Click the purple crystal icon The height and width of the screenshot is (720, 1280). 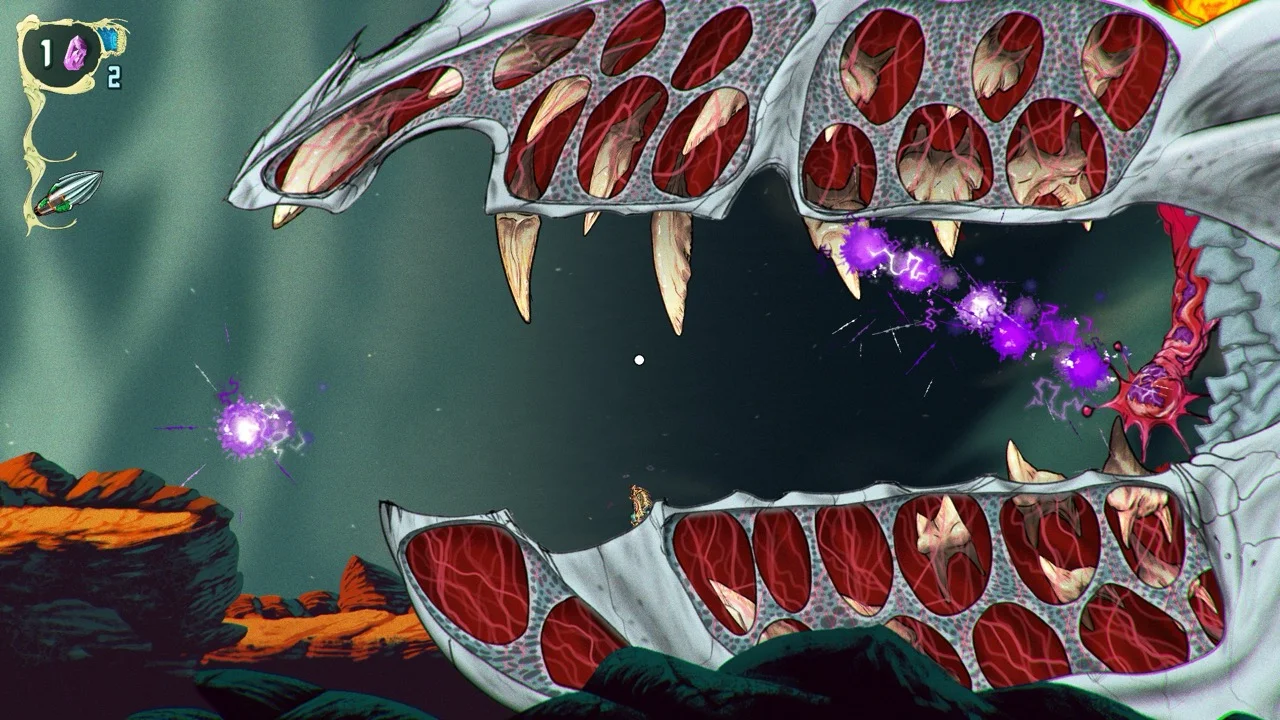(75, 54)
